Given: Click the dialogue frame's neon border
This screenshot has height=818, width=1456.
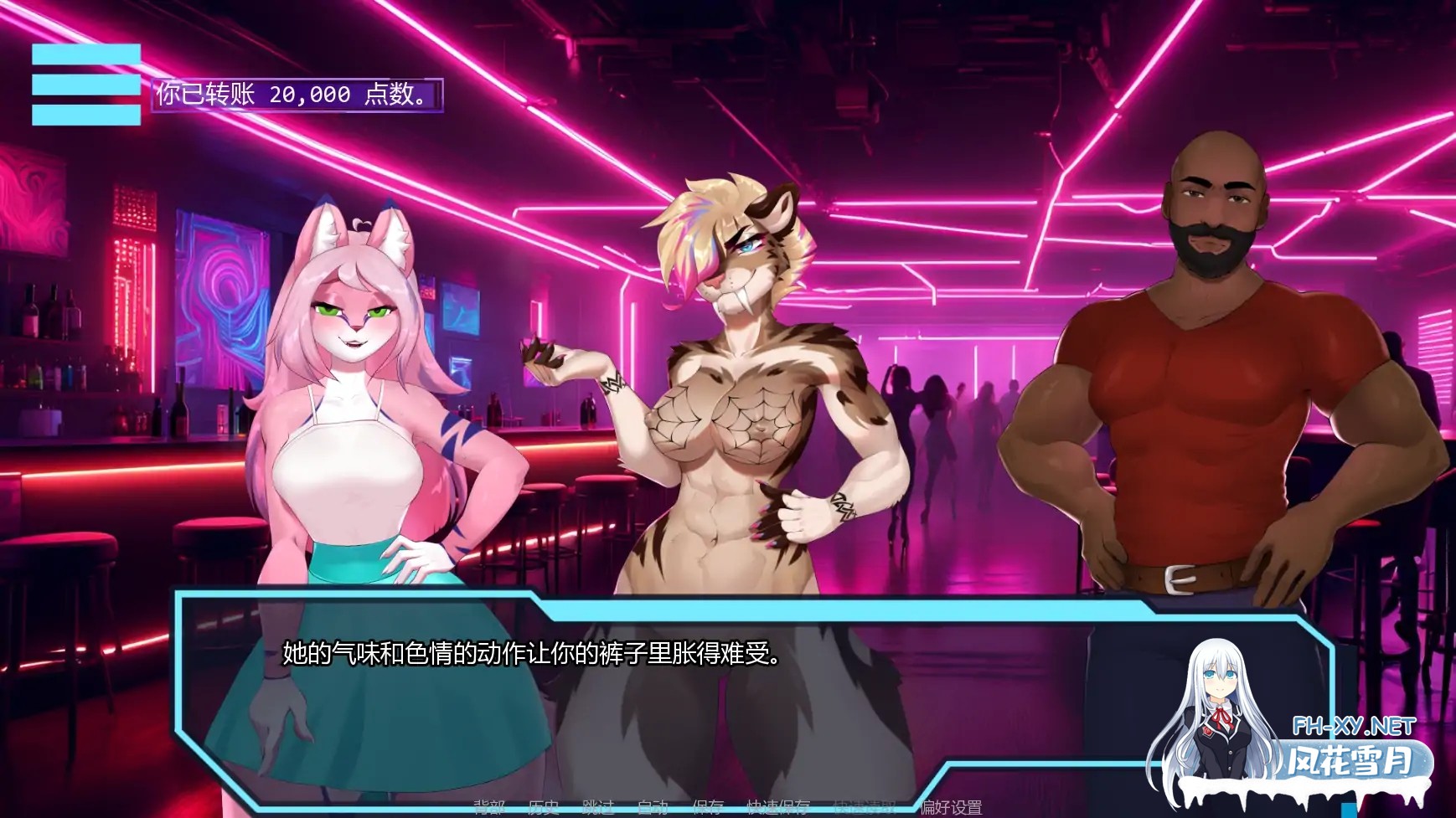Looking at the screenshot, I should (586, 596).
